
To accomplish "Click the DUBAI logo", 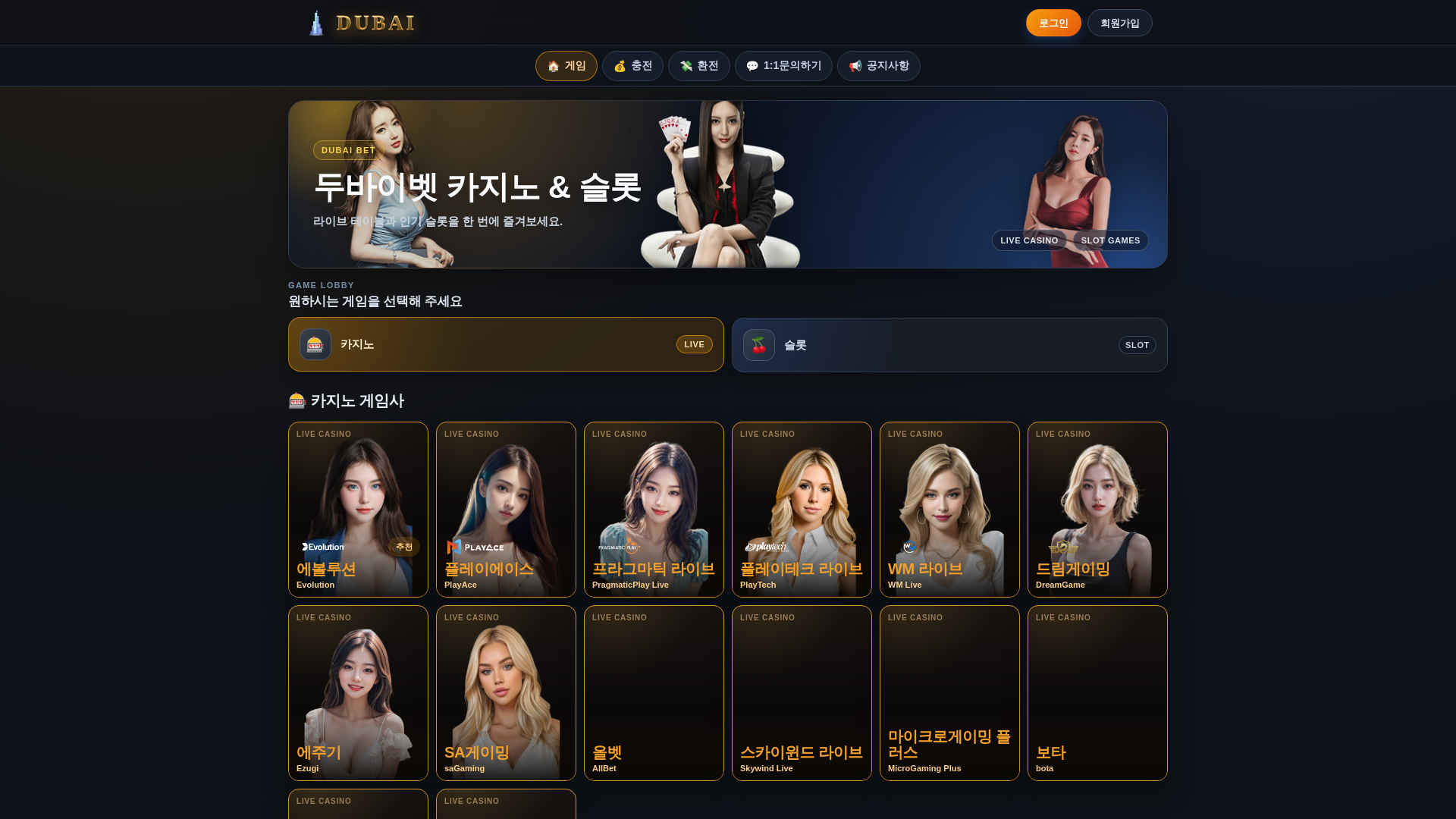I will coord(362,23).
